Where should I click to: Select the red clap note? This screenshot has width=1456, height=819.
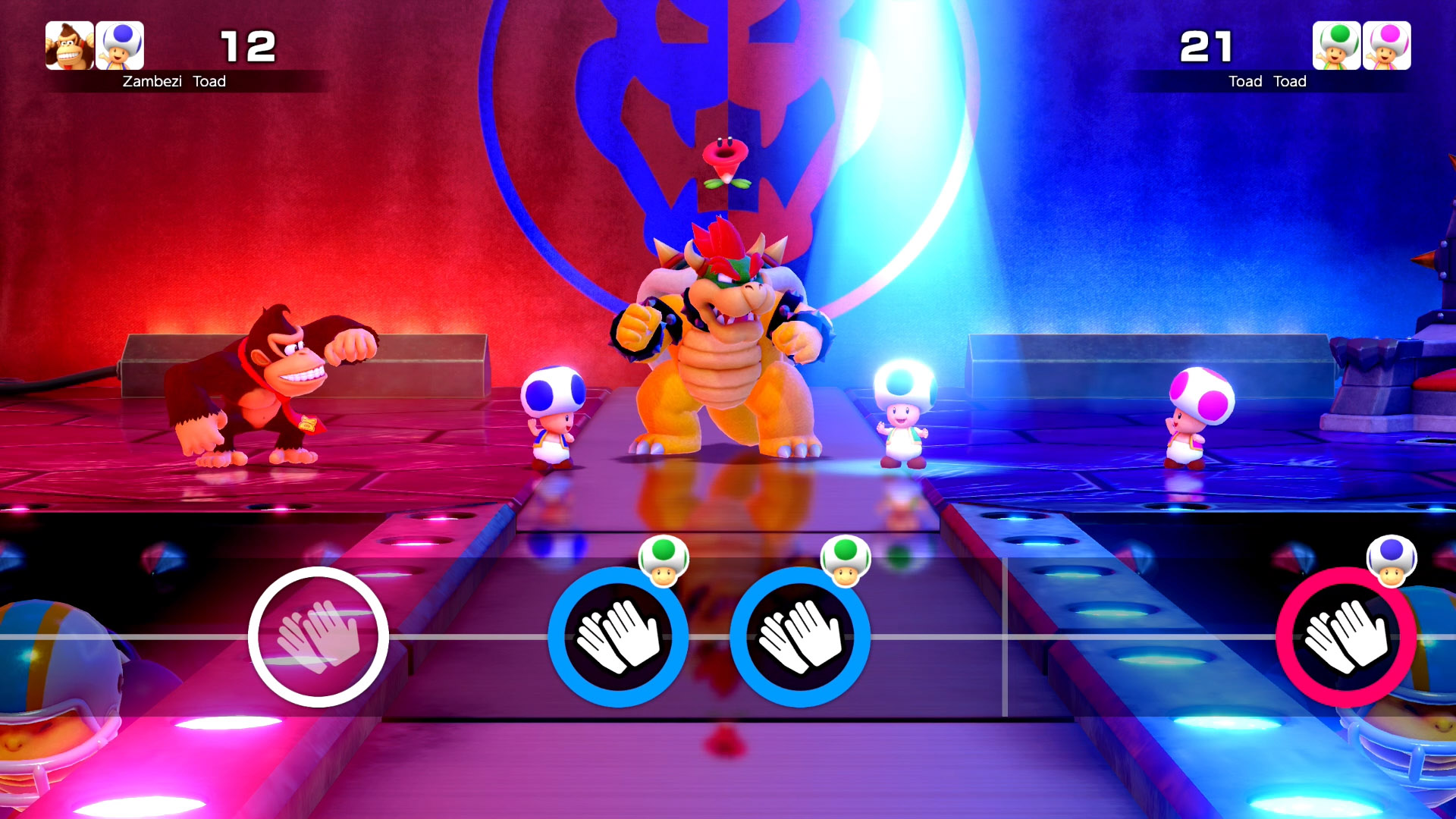[x=1346, y=636]
